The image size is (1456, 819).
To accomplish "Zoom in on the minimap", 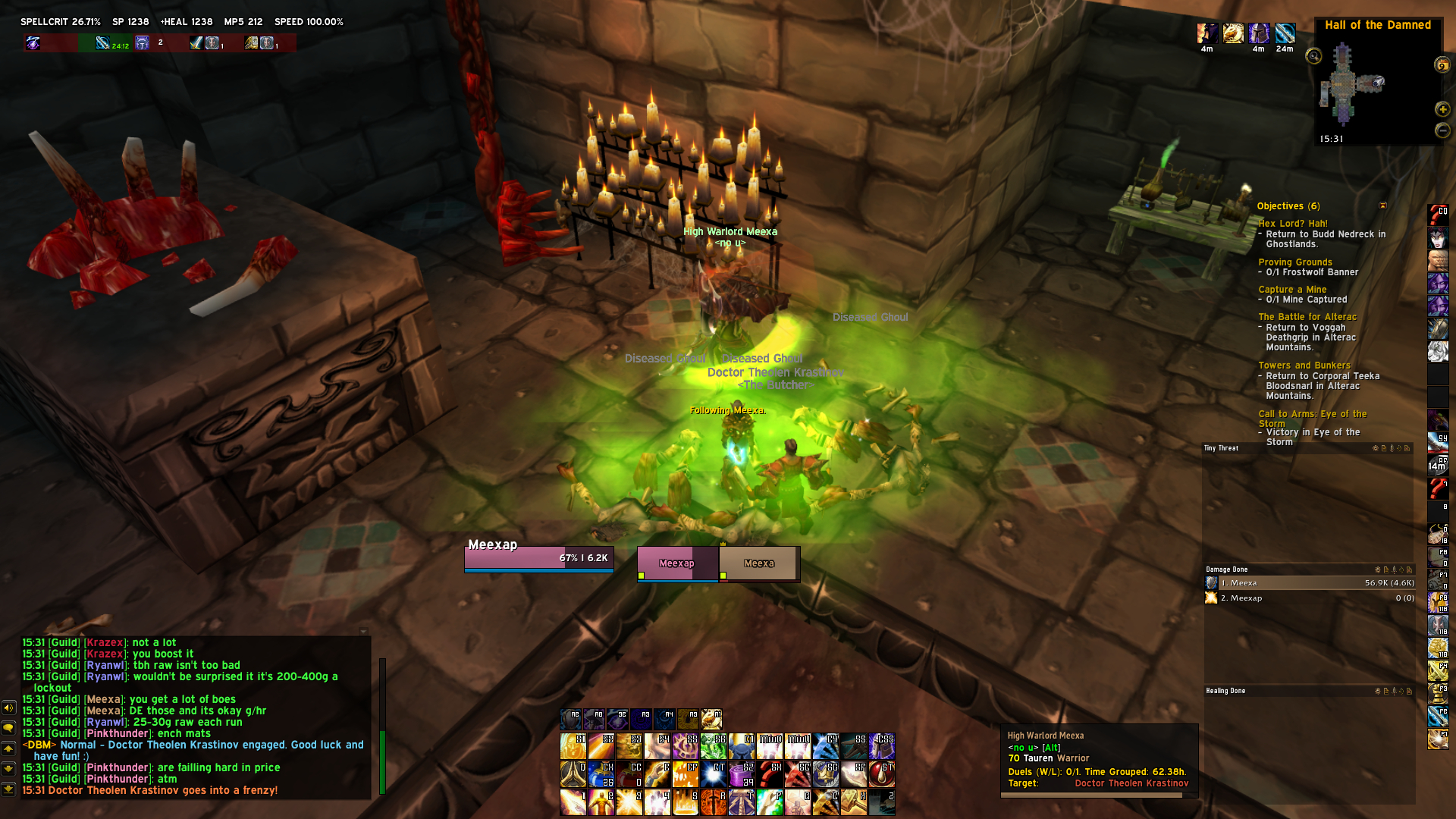I will click(1442, 110).
